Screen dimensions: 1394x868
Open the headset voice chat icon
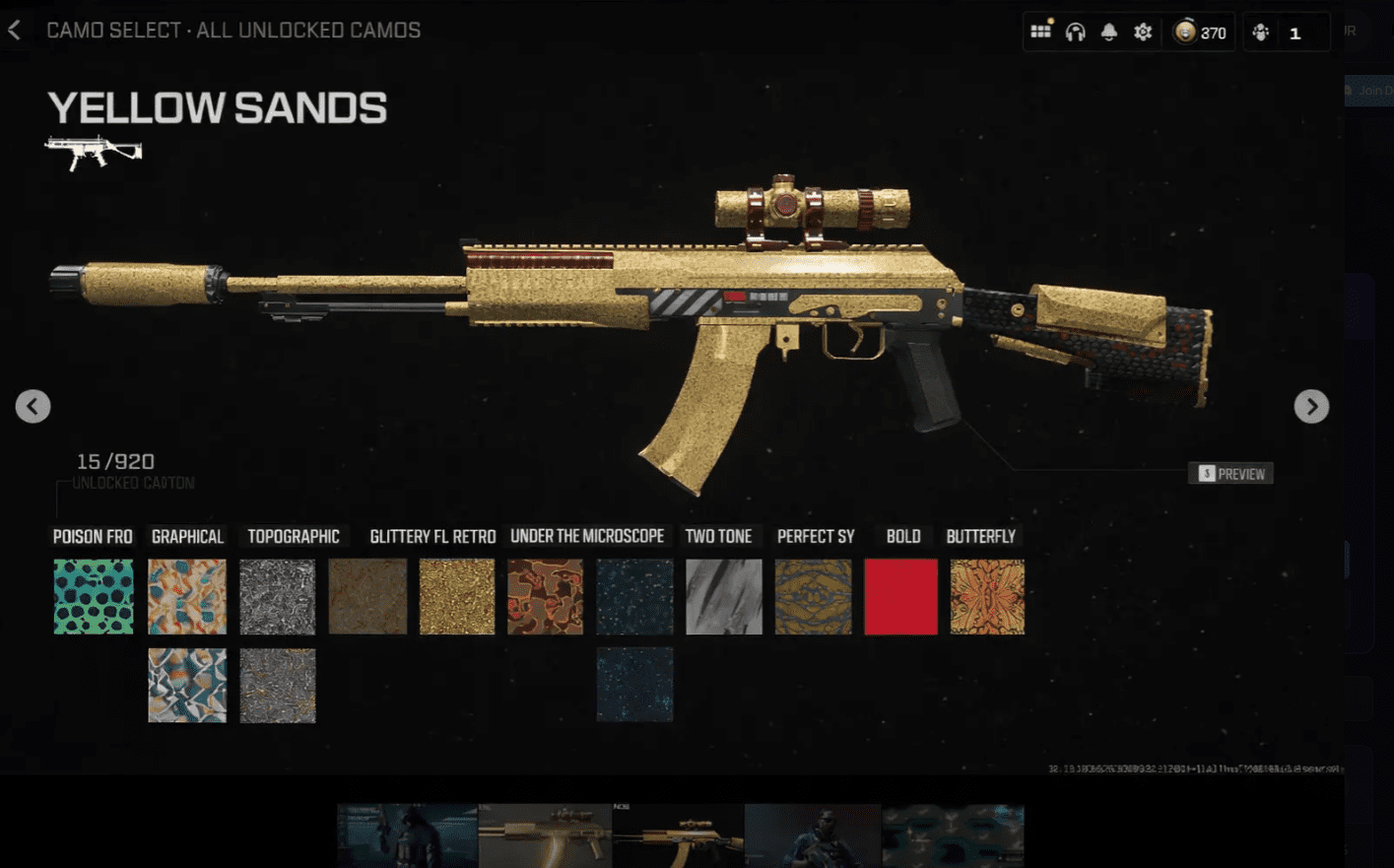point(1075,33)
